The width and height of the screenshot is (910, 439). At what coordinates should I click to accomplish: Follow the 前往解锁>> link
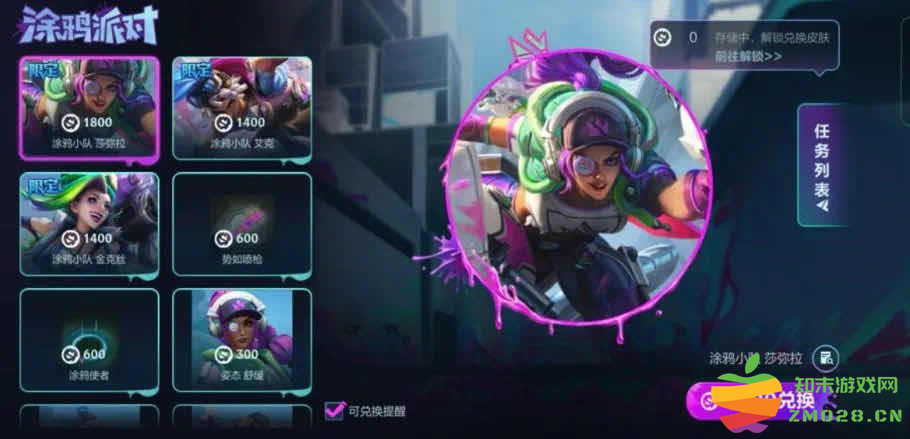pos(748,56)
